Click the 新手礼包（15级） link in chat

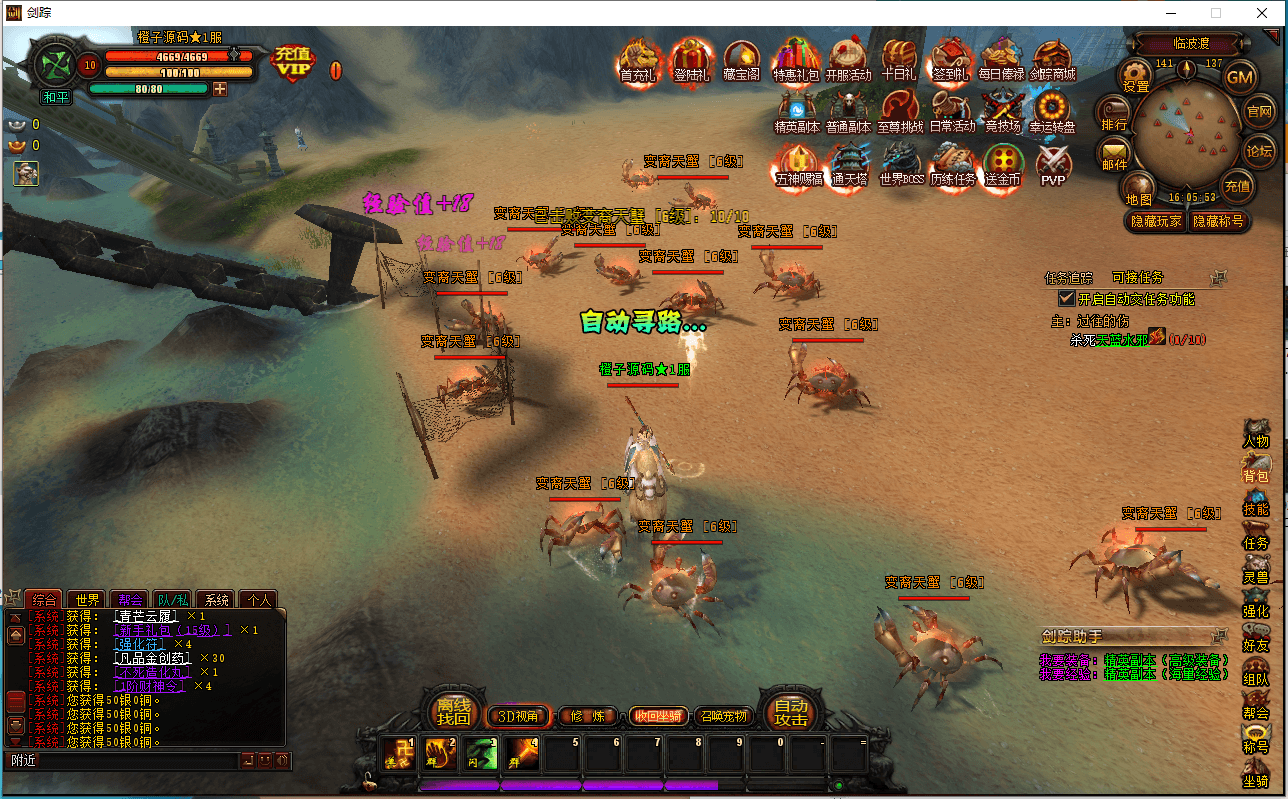pyautogui.click(x=173, y=630)
